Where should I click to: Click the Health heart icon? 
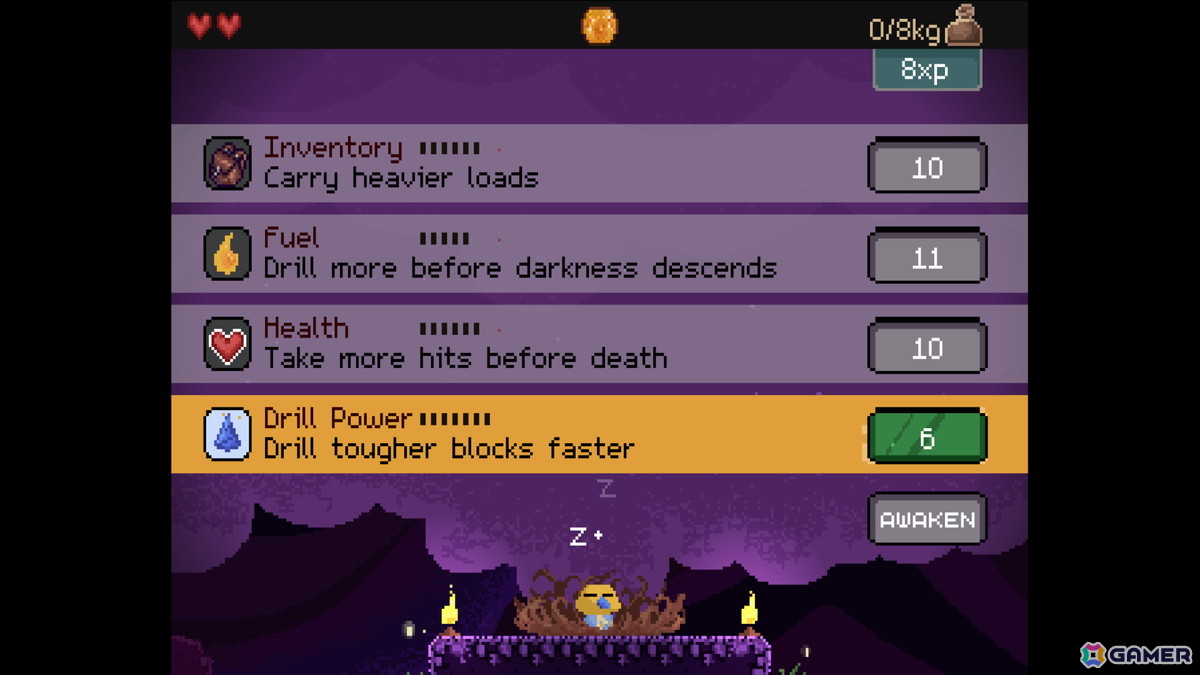pos(227,344)
